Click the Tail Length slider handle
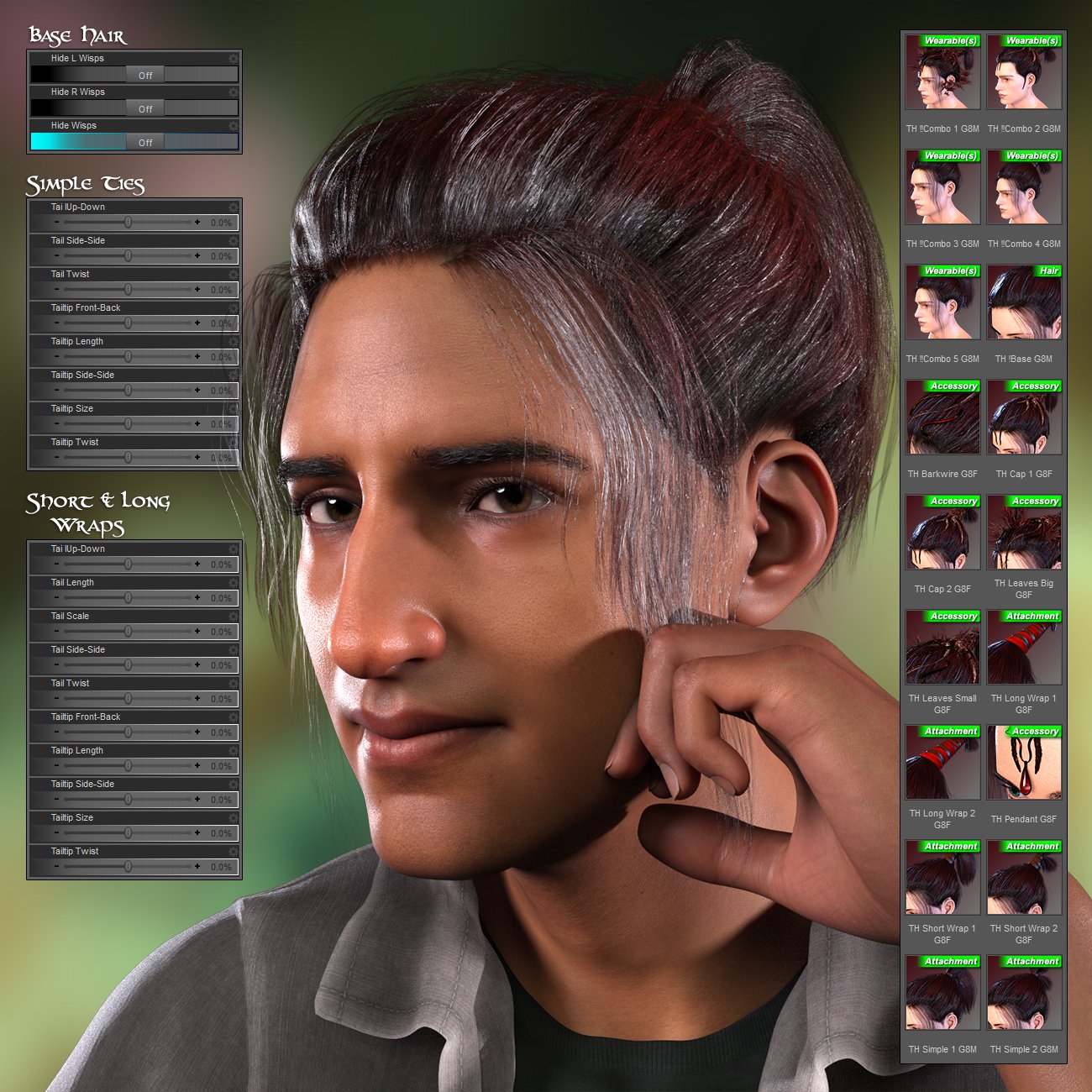This screenshot has height=1092, width=1092. tap(128, 598)
